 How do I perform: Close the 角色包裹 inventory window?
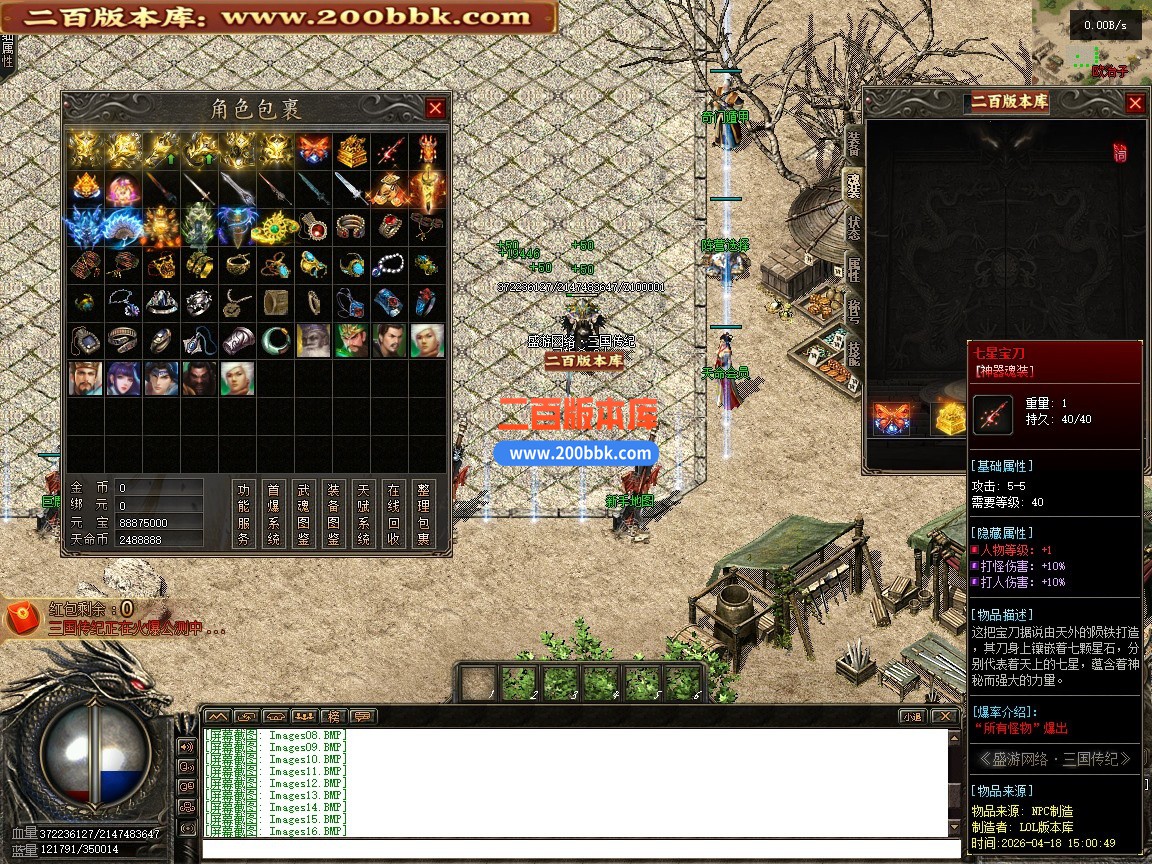435,108
